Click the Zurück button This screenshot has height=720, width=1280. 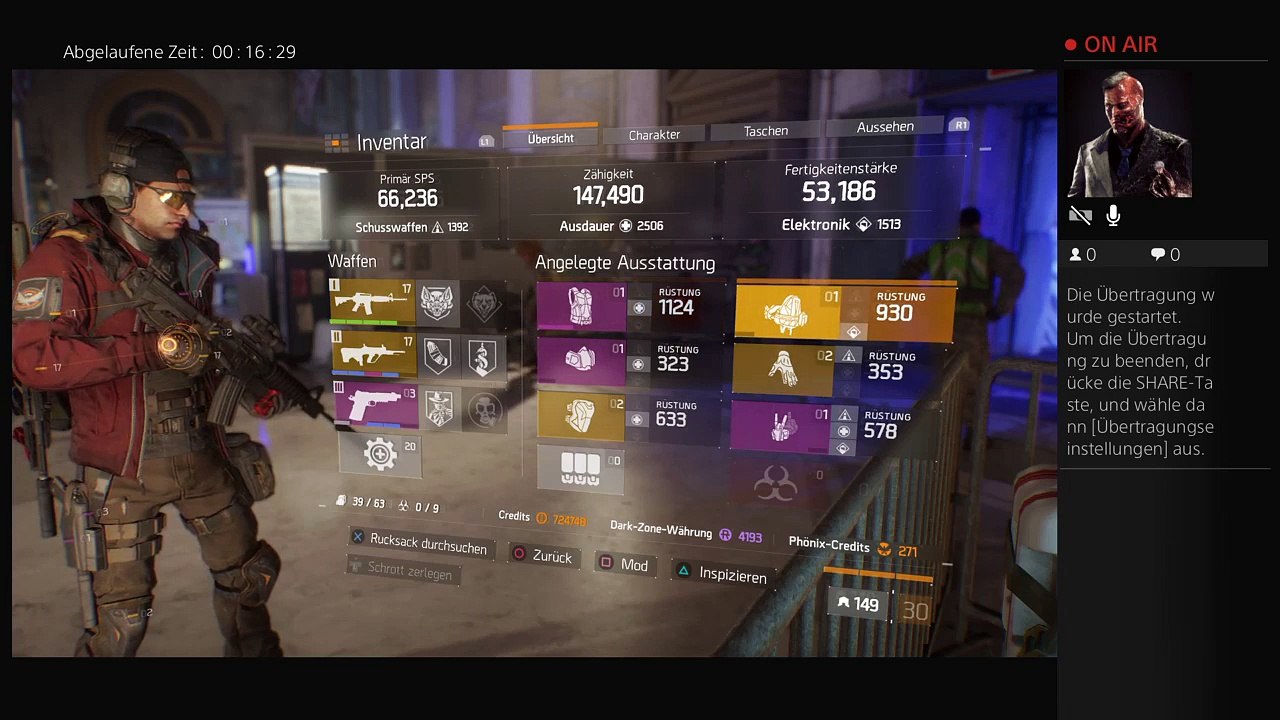coord(543,555)
